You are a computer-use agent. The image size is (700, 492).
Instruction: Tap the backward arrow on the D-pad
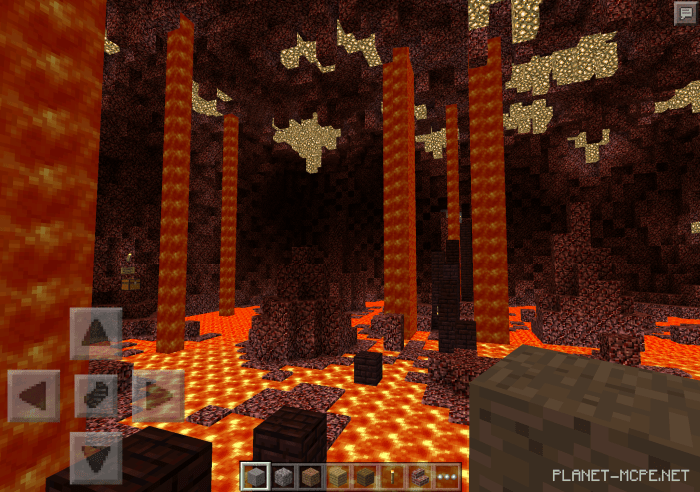(x=96, y=457)
